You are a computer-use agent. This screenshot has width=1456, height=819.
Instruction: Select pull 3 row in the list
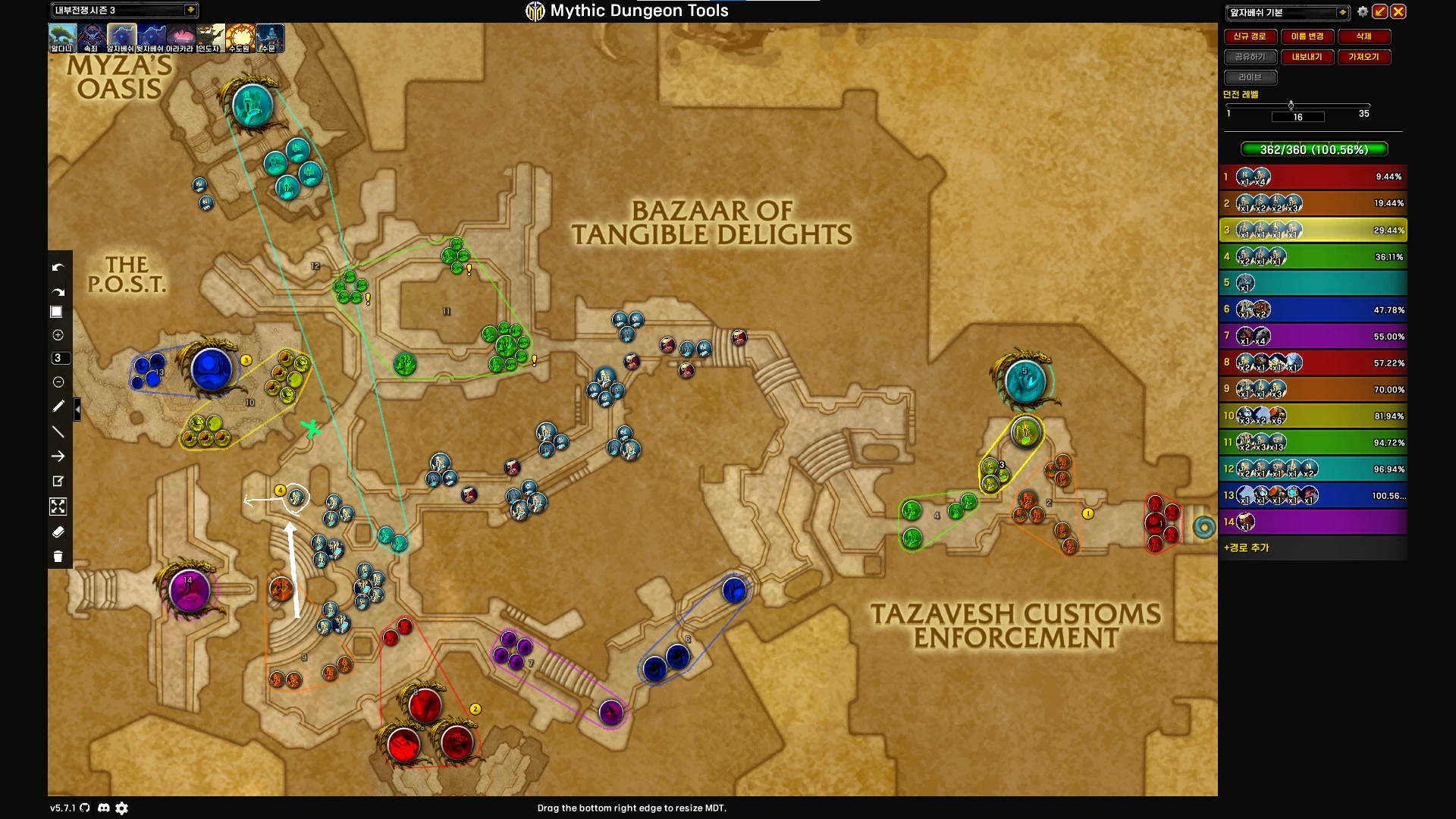click(x=1313, y=230)
